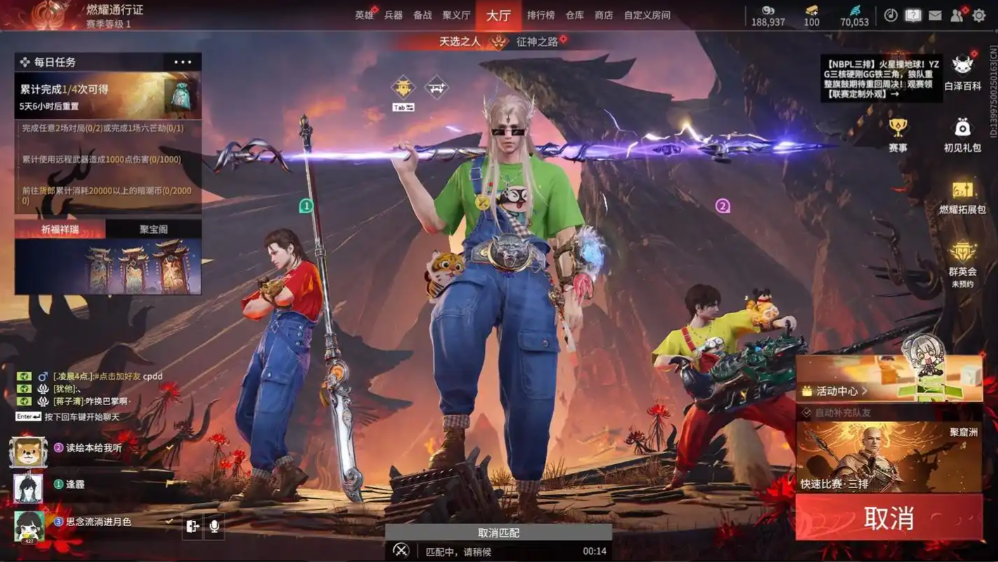Open the 赛事 tournament trophy icon
The width and height of the screenshot is (998, 562).
click(x=897, y=134)
